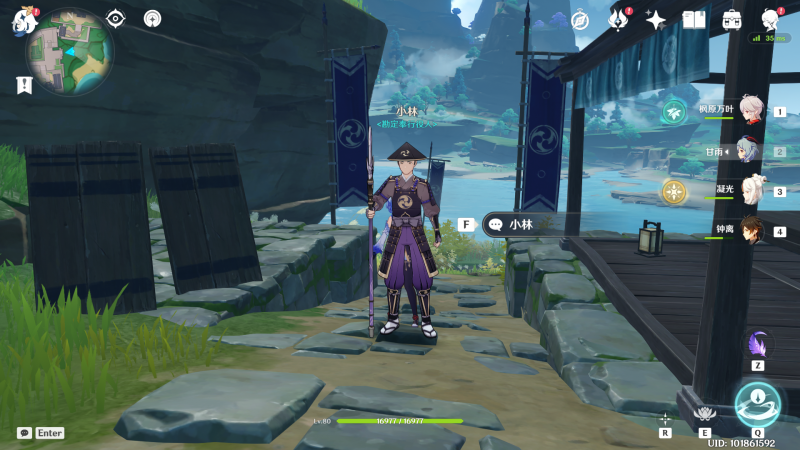Open the four-point star Wish icon
The height and width of the screenshot is (450, 800).
pos(656,20)
